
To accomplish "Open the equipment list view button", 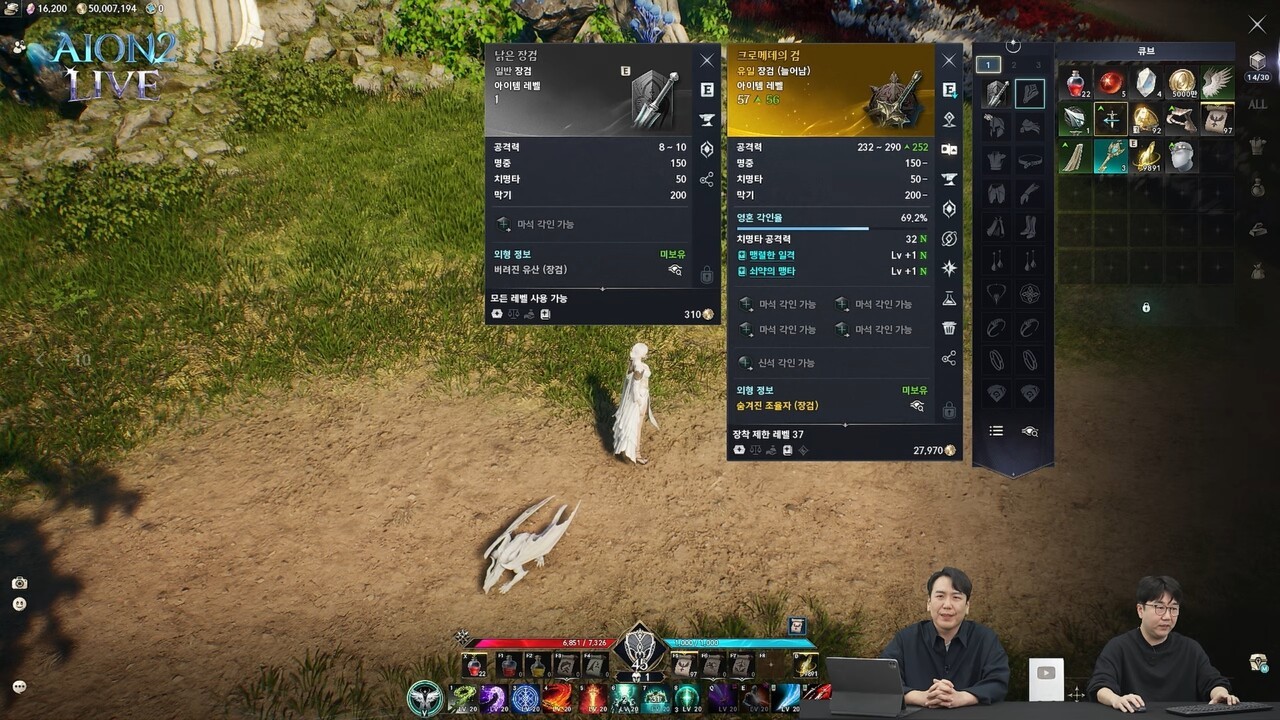I will [996, 431].
